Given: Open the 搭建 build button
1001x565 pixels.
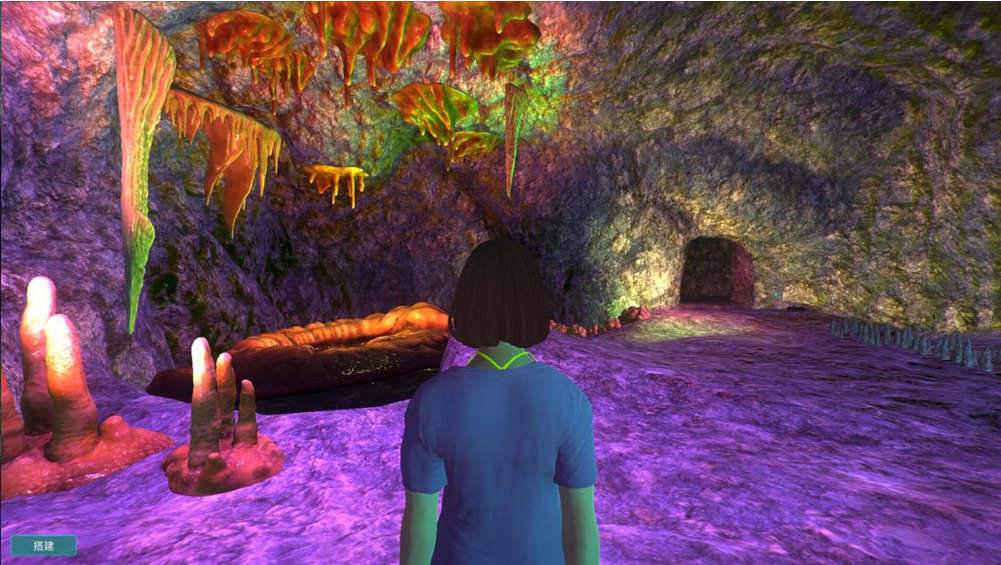Looking at the screenshot, I should [x=43, y=545].
